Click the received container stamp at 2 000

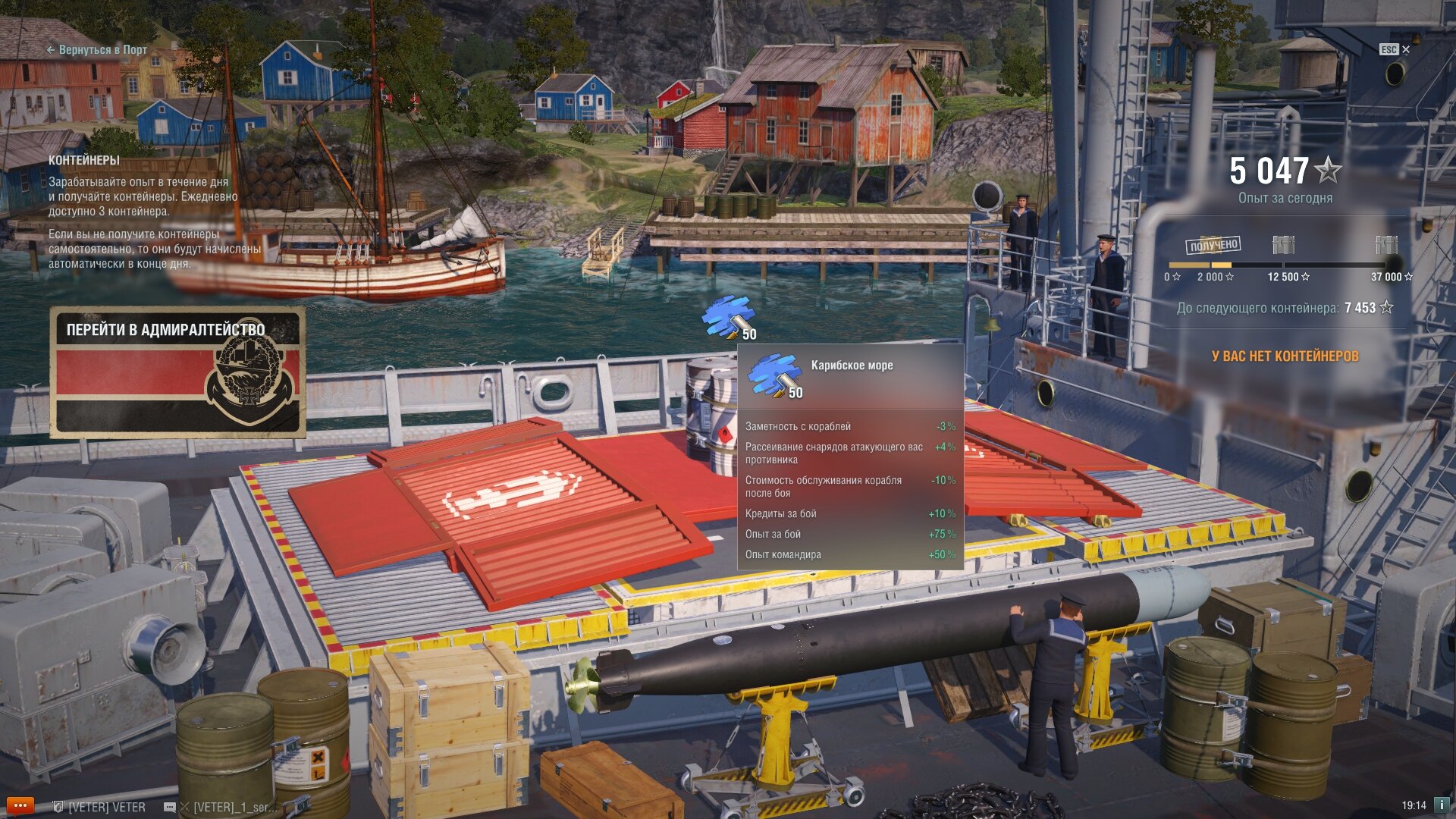(x=1213, y=245)
